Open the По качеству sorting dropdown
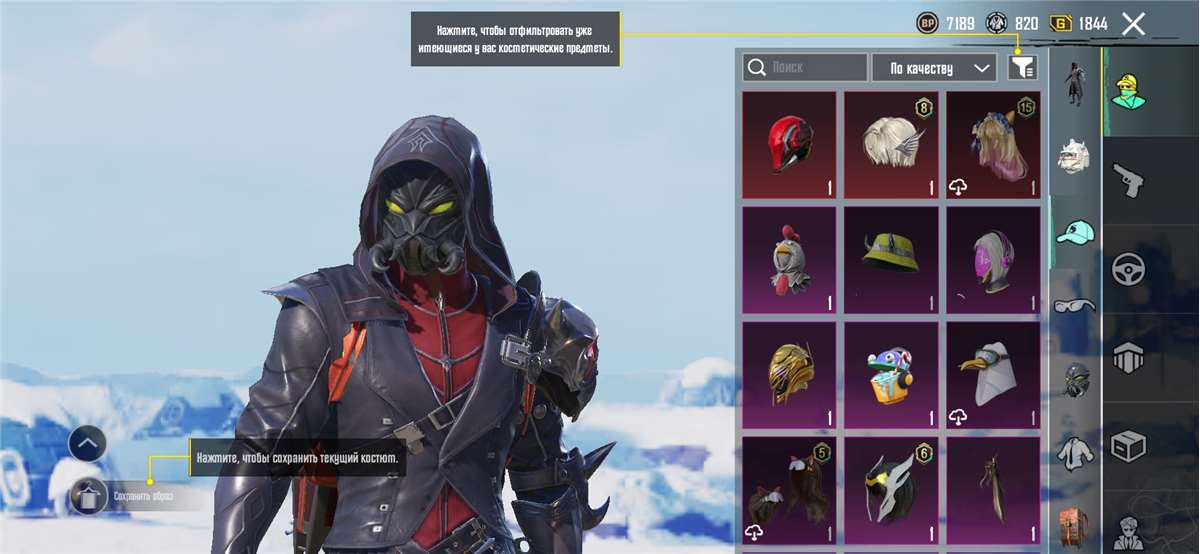Screen dimensions: 1200x554 click(934, 67)
